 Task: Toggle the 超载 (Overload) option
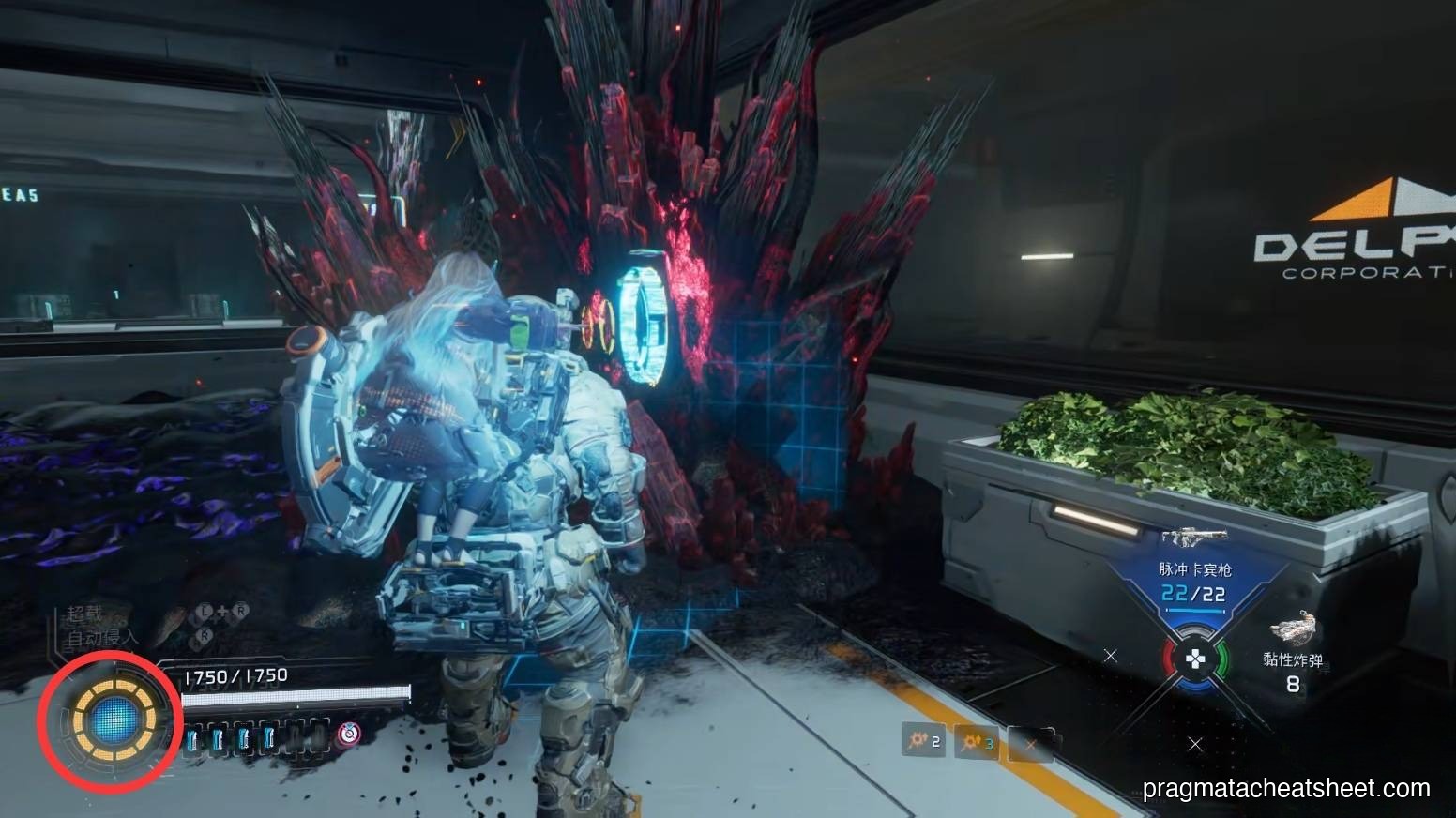coord(83,614)
